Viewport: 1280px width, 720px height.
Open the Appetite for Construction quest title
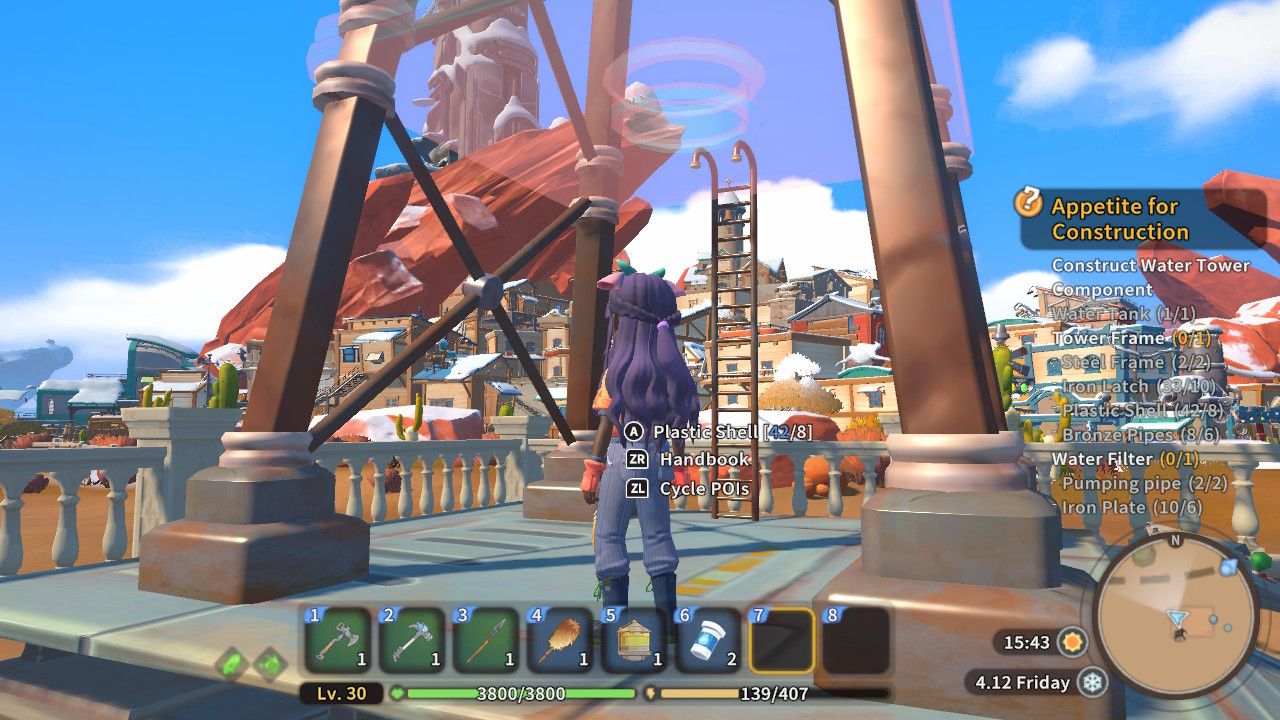point(1117,221)
